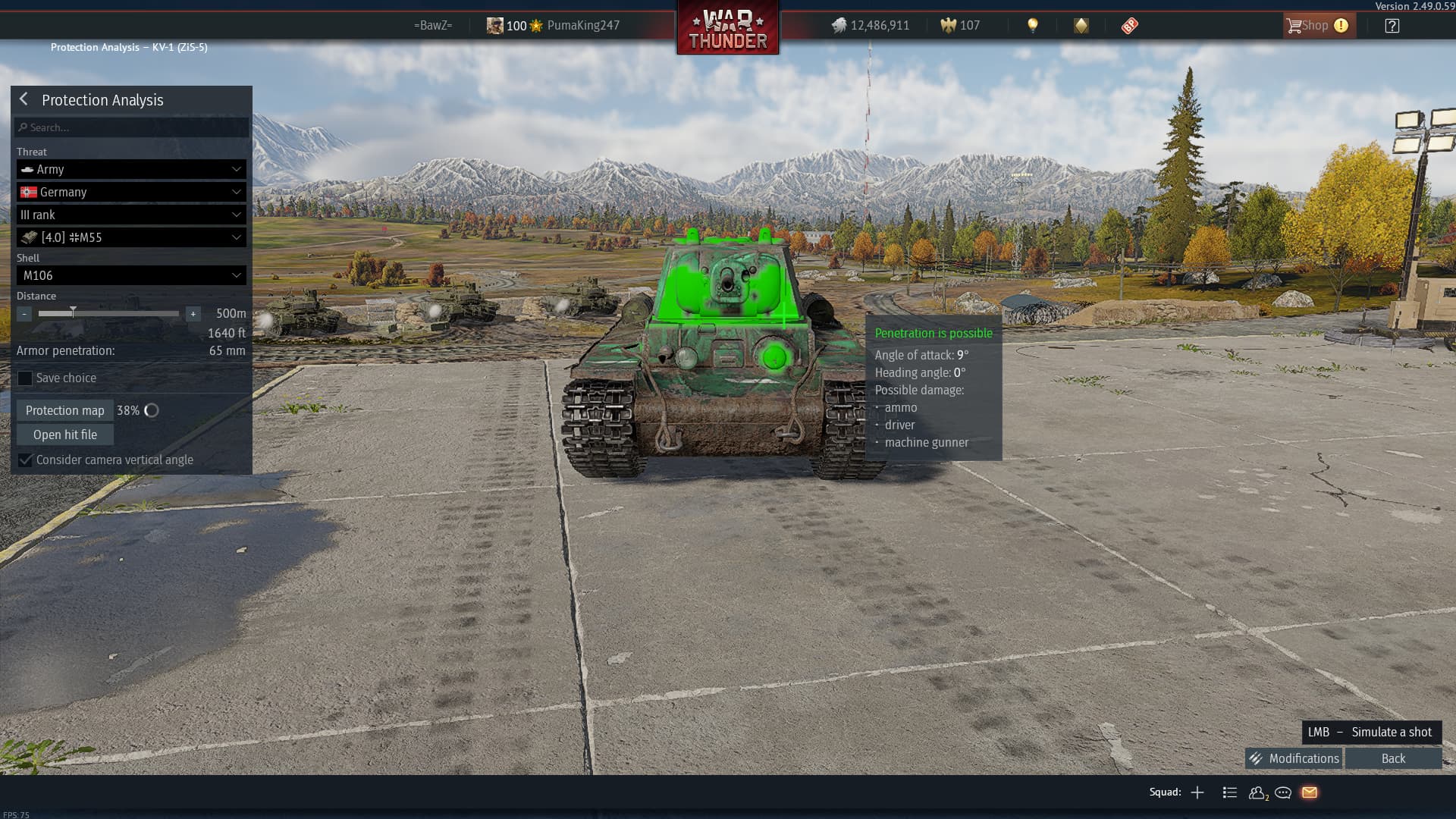This screenshot has height=819, width=1456.
Task: Click the distance slider track
Action: click(108, 313)
